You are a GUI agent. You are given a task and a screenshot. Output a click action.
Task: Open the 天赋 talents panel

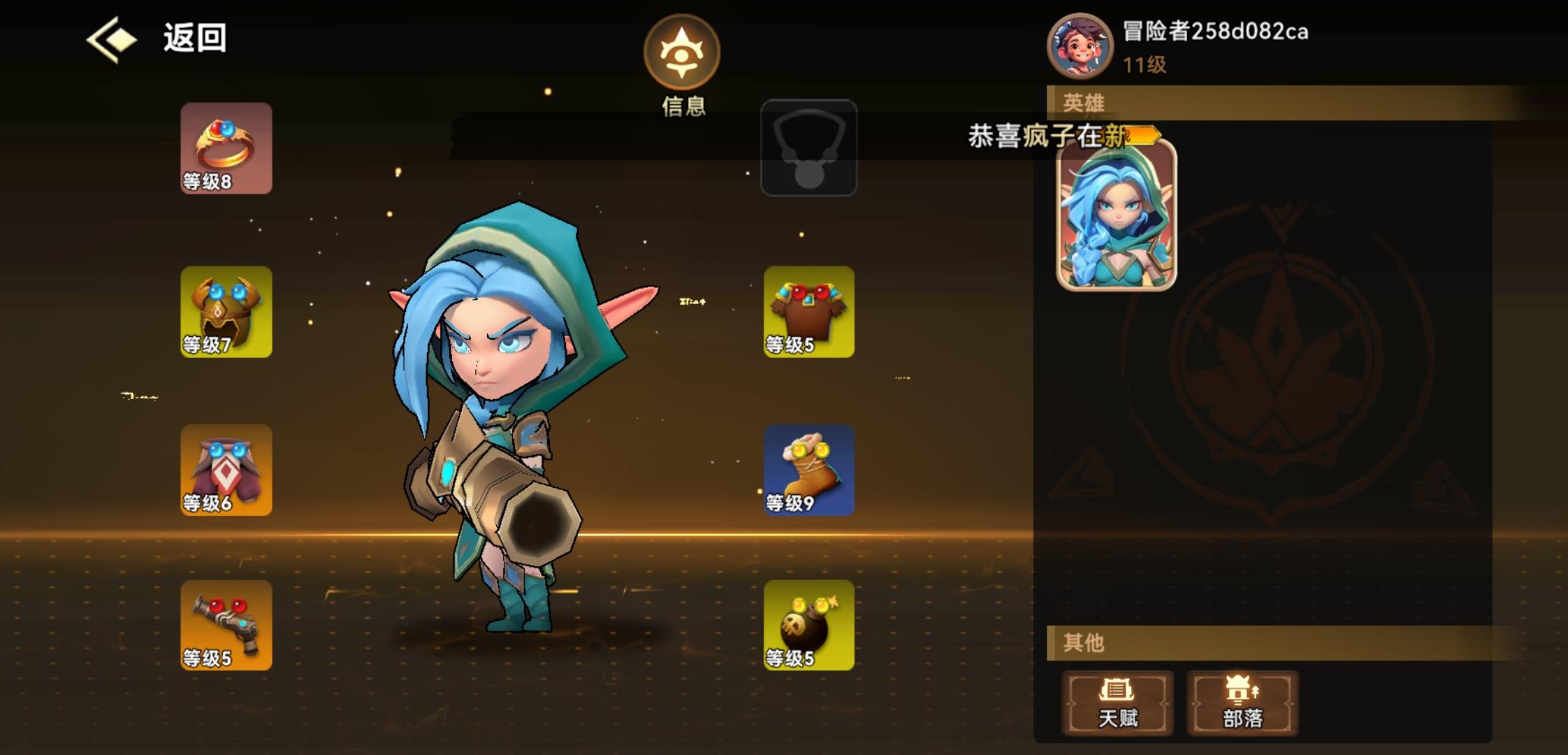pos(1119,703)
